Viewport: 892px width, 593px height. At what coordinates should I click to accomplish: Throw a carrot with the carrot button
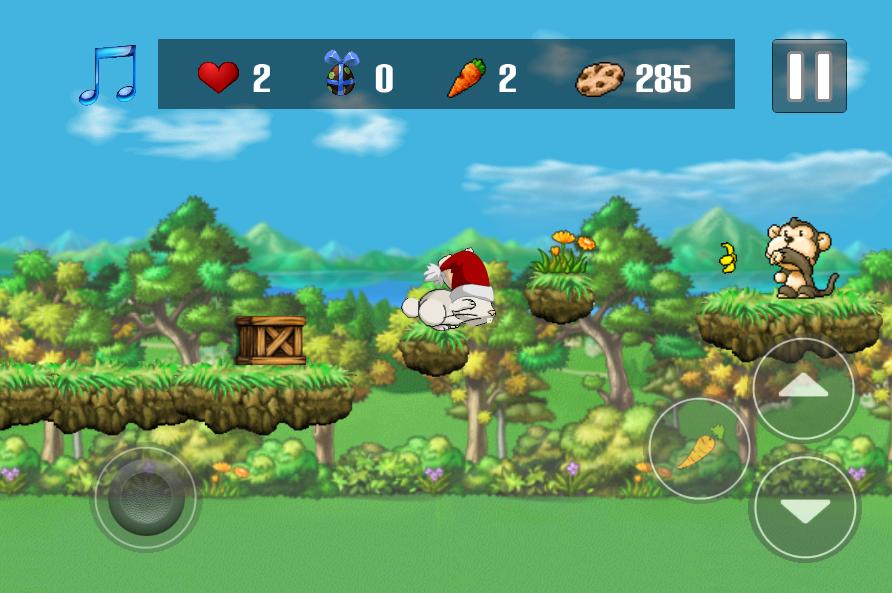pyautogui.click(x=700, y=449)
